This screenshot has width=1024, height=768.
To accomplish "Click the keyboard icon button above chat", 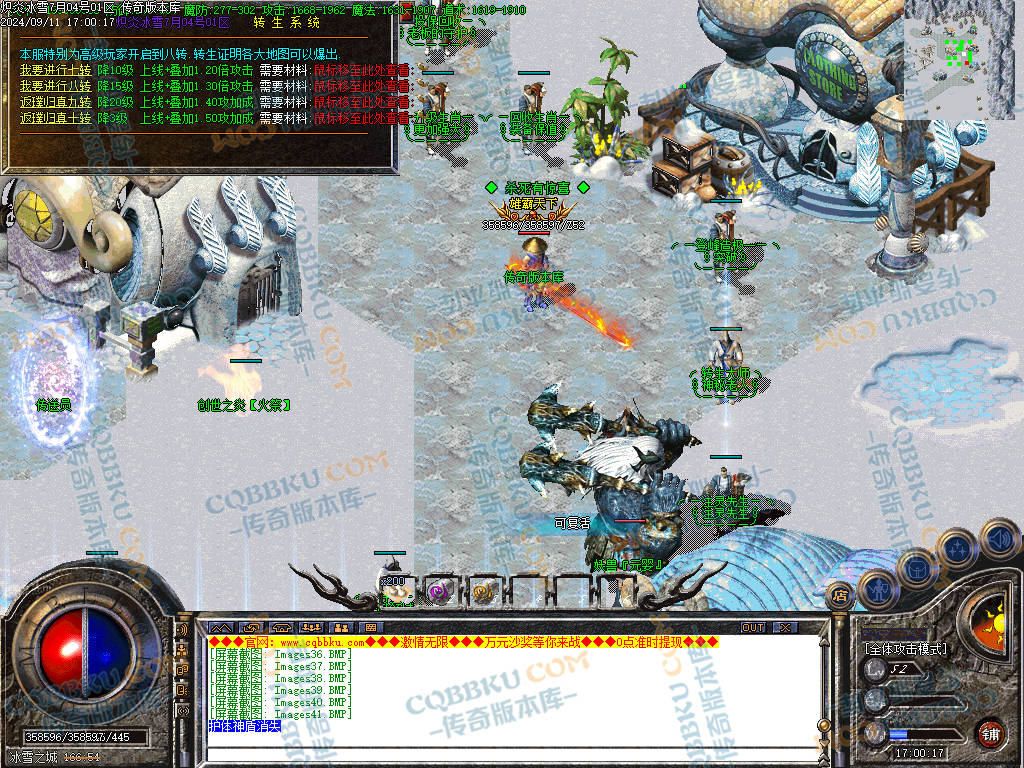I will (370, 628).
